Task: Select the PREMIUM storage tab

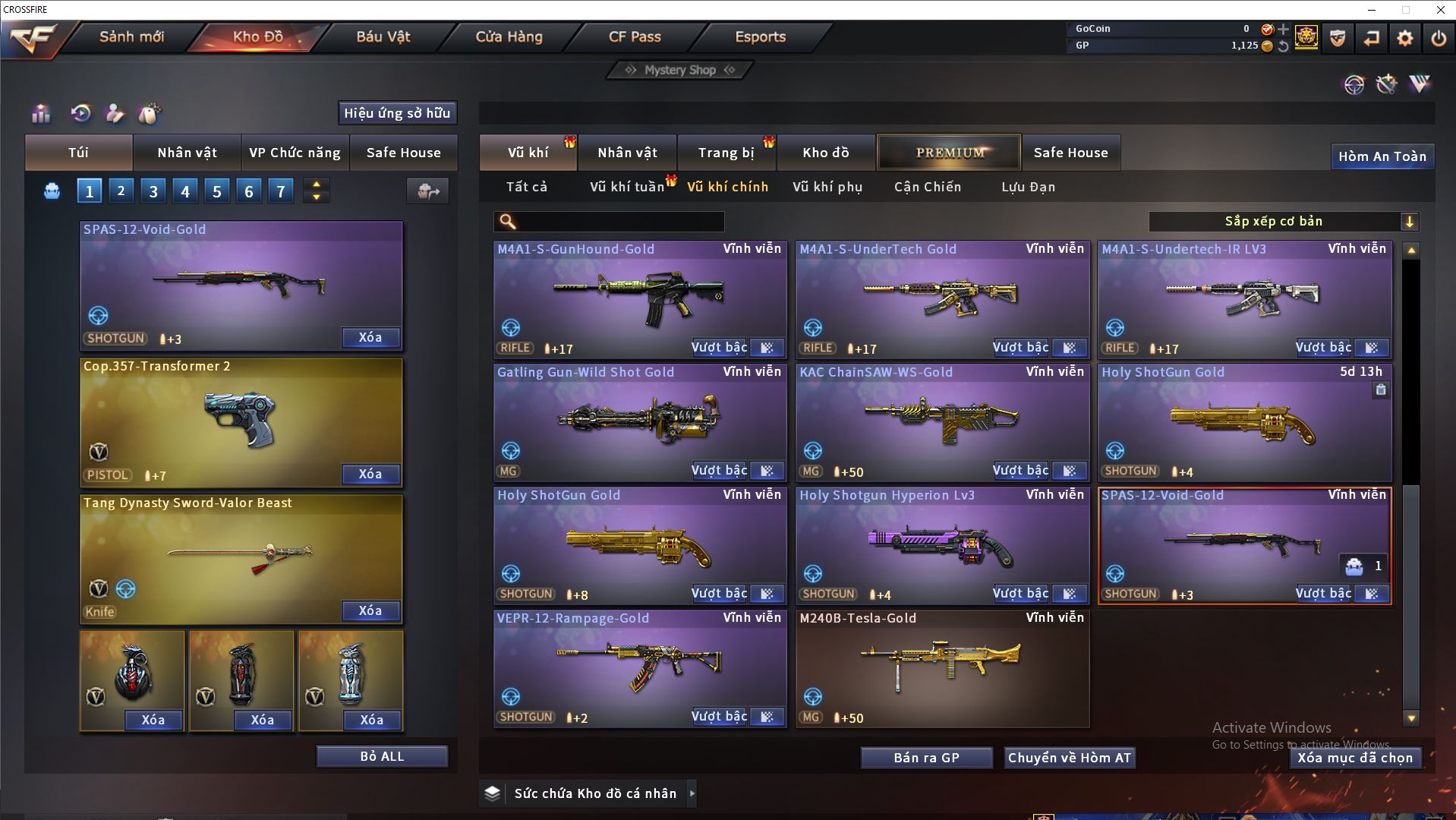Action: click(x=949, y=153)
